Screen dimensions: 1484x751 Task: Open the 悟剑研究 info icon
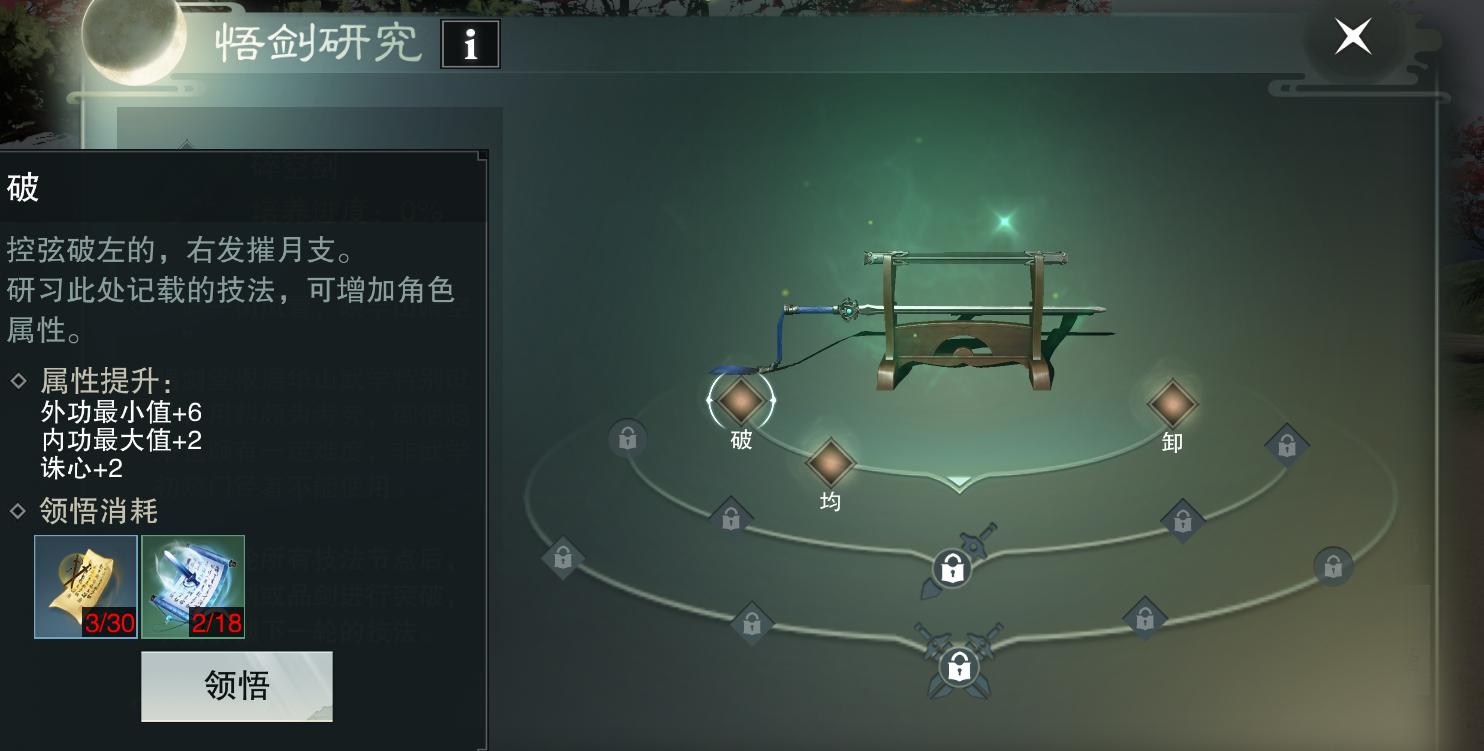(471, 44)
